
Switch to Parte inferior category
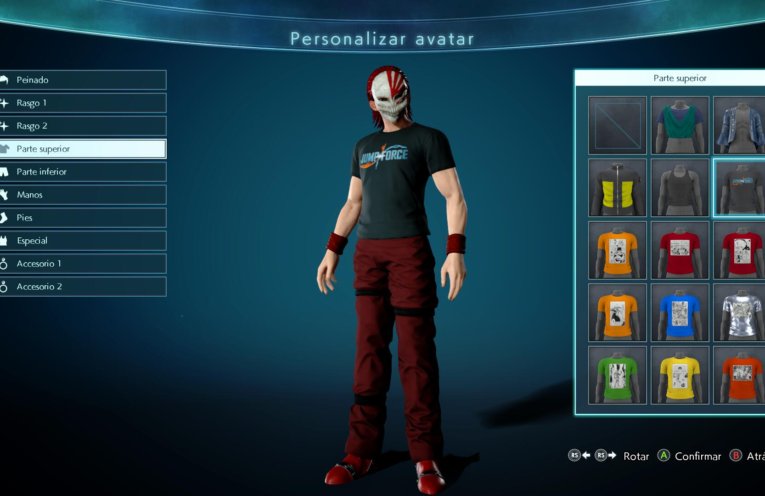(82, 172)
